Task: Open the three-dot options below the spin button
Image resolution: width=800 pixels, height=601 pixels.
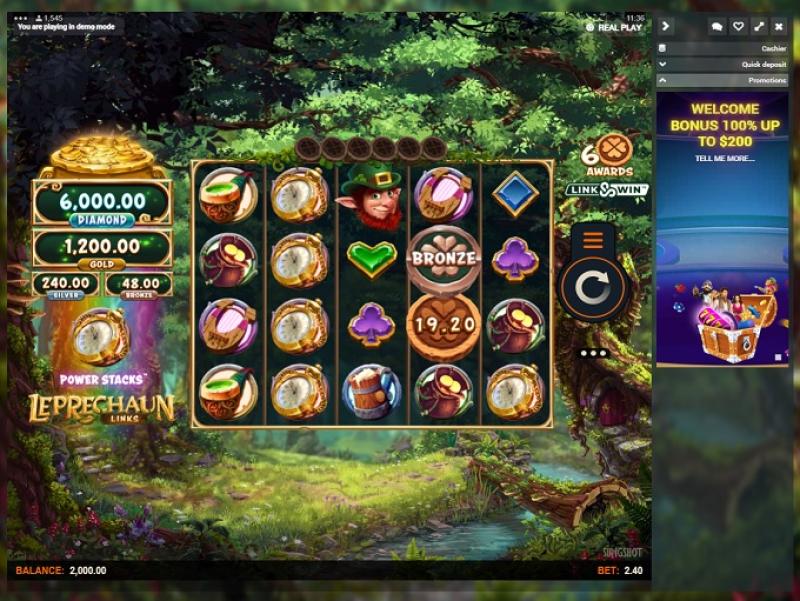Action: point(594,353)
